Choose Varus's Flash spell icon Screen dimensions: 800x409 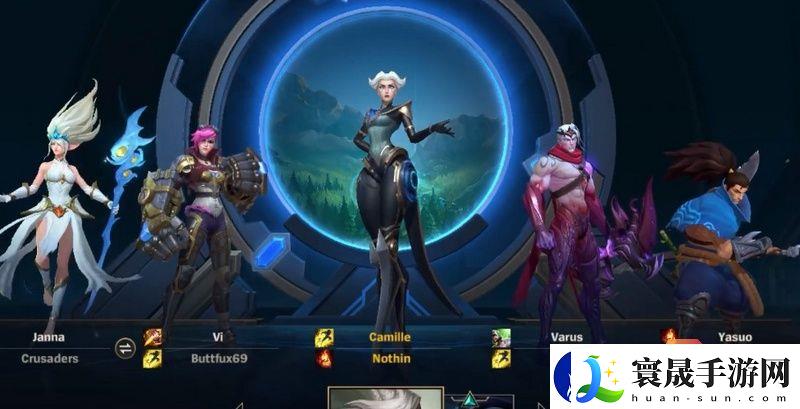(501, 357)
